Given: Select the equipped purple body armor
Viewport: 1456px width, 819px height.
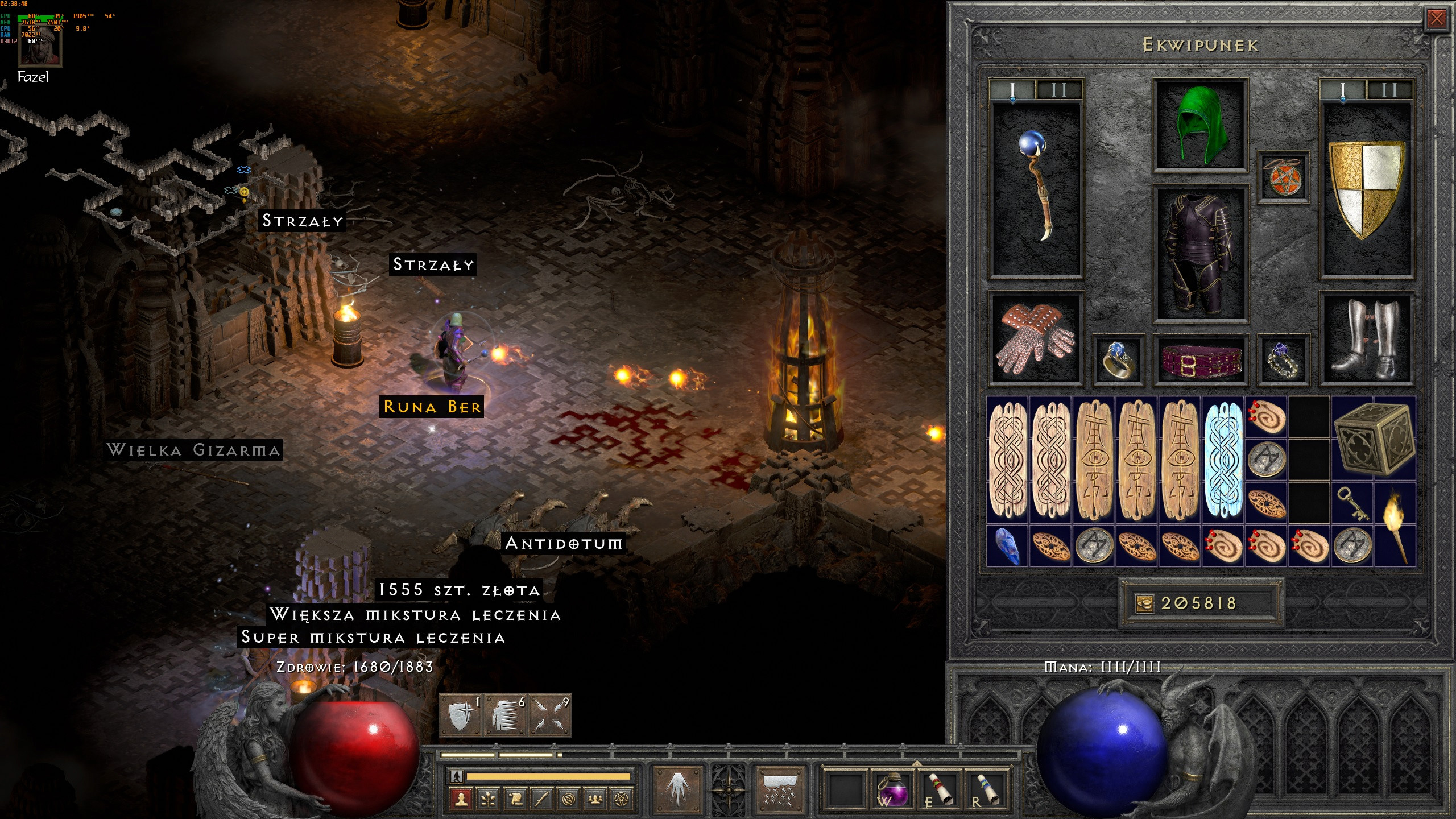Looking at the screenshot, I should pyautogui.click(x=1200, y=253).
